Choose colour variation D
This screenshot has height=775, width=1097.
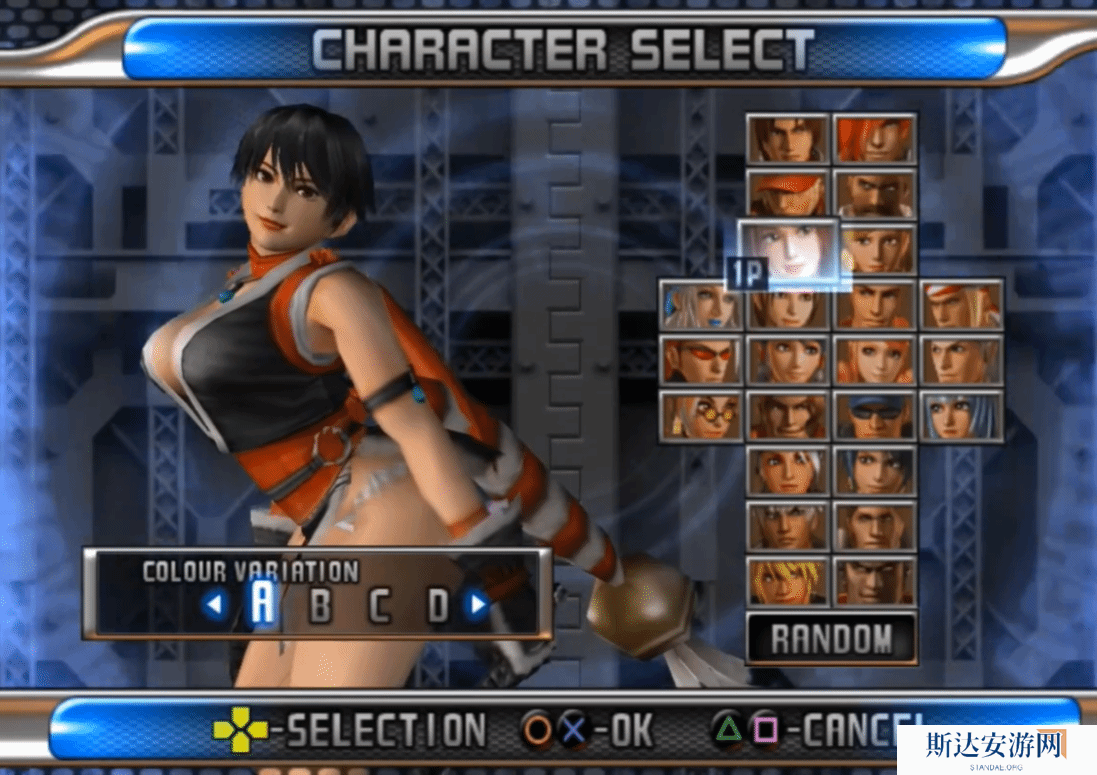pyautogui.click(x=438, y=605)
